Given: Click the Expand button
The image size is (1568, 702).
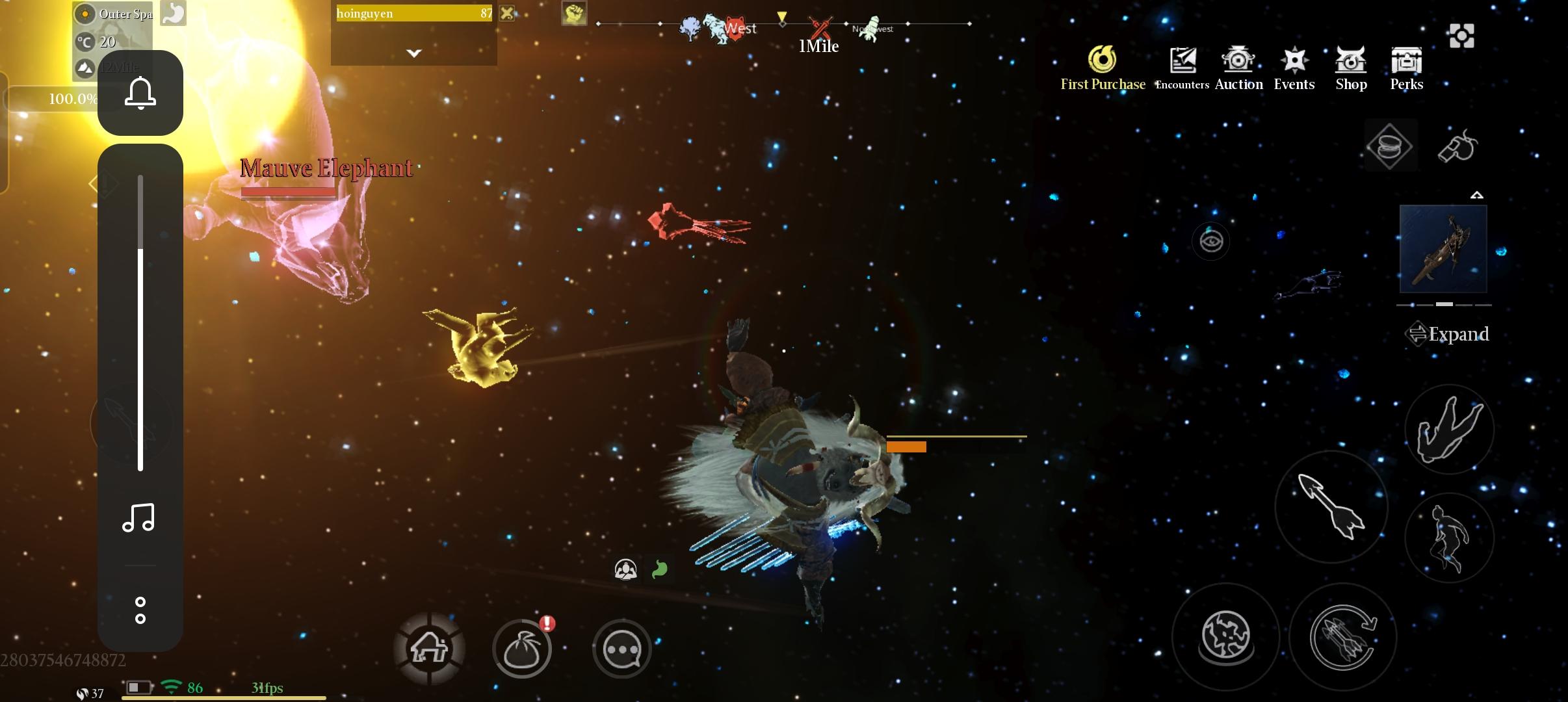Looking at the screenshot, I should click(1448, 334).
